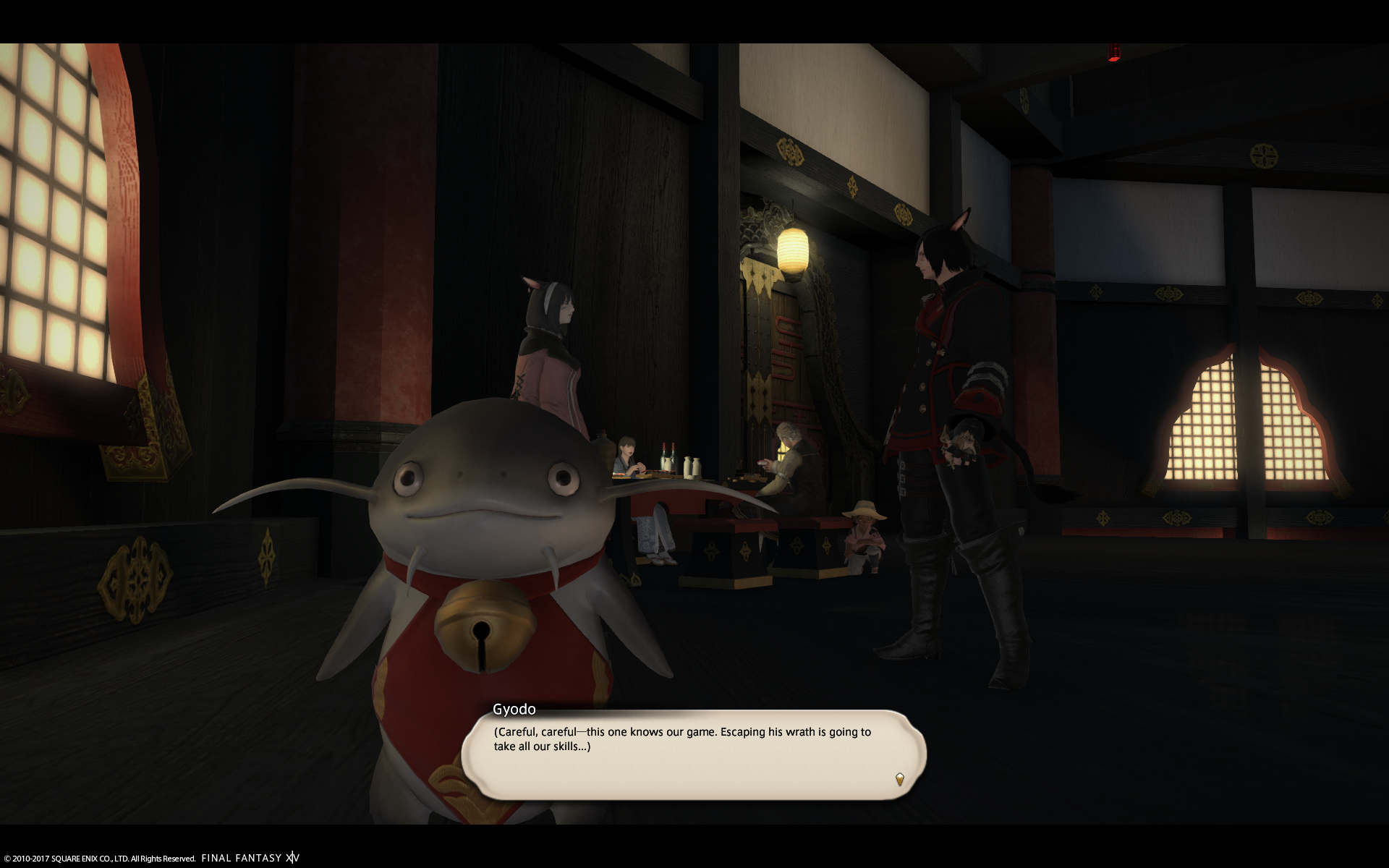The image size is (1389, 868).
Task: Advance Gyodo's dialogue with the arrow indicator
Action: [x=899, y=779]
